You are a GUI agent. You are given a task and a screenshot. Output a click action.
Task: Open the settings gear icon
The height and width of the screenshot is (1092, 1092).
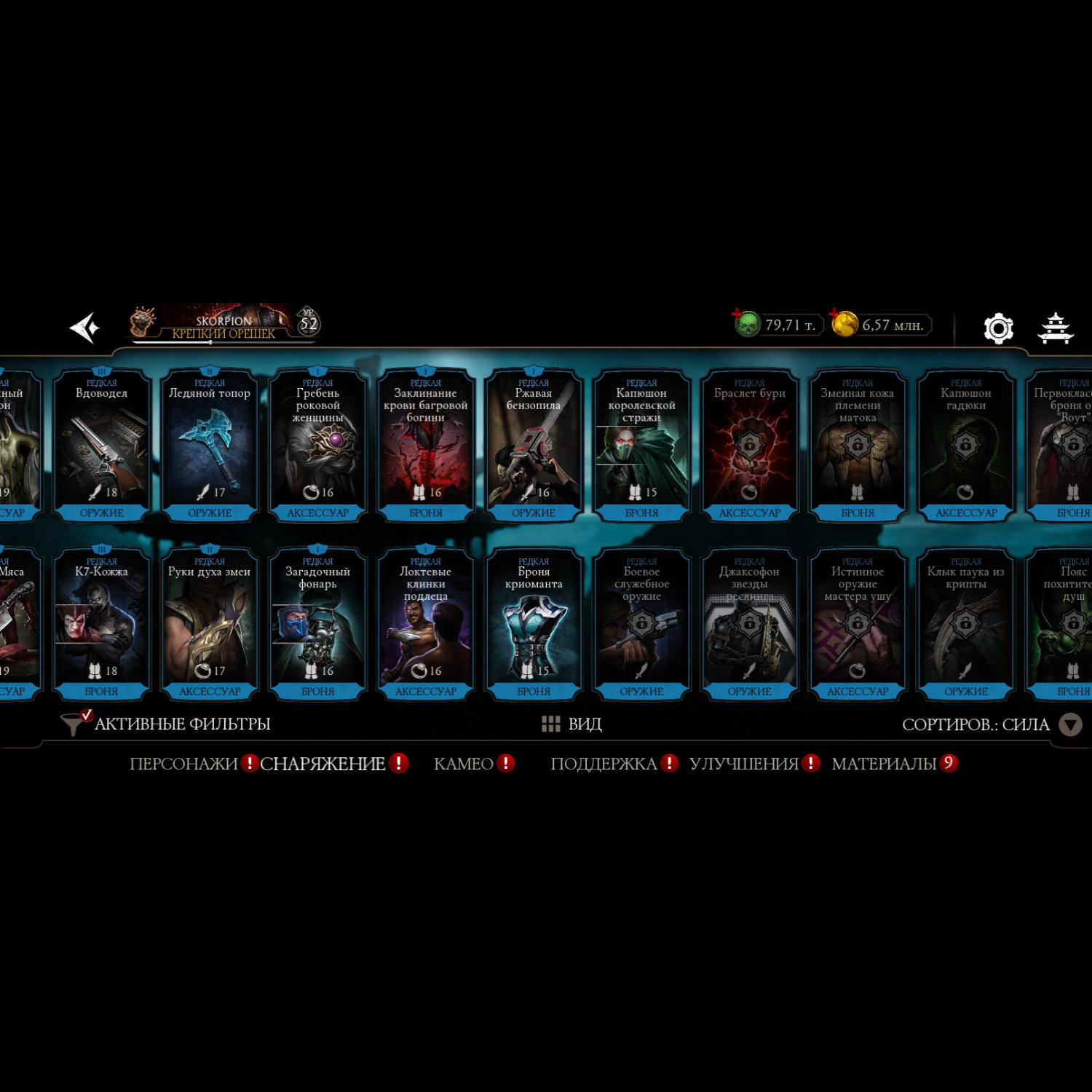pyautogui.click(x=998, y=328)
